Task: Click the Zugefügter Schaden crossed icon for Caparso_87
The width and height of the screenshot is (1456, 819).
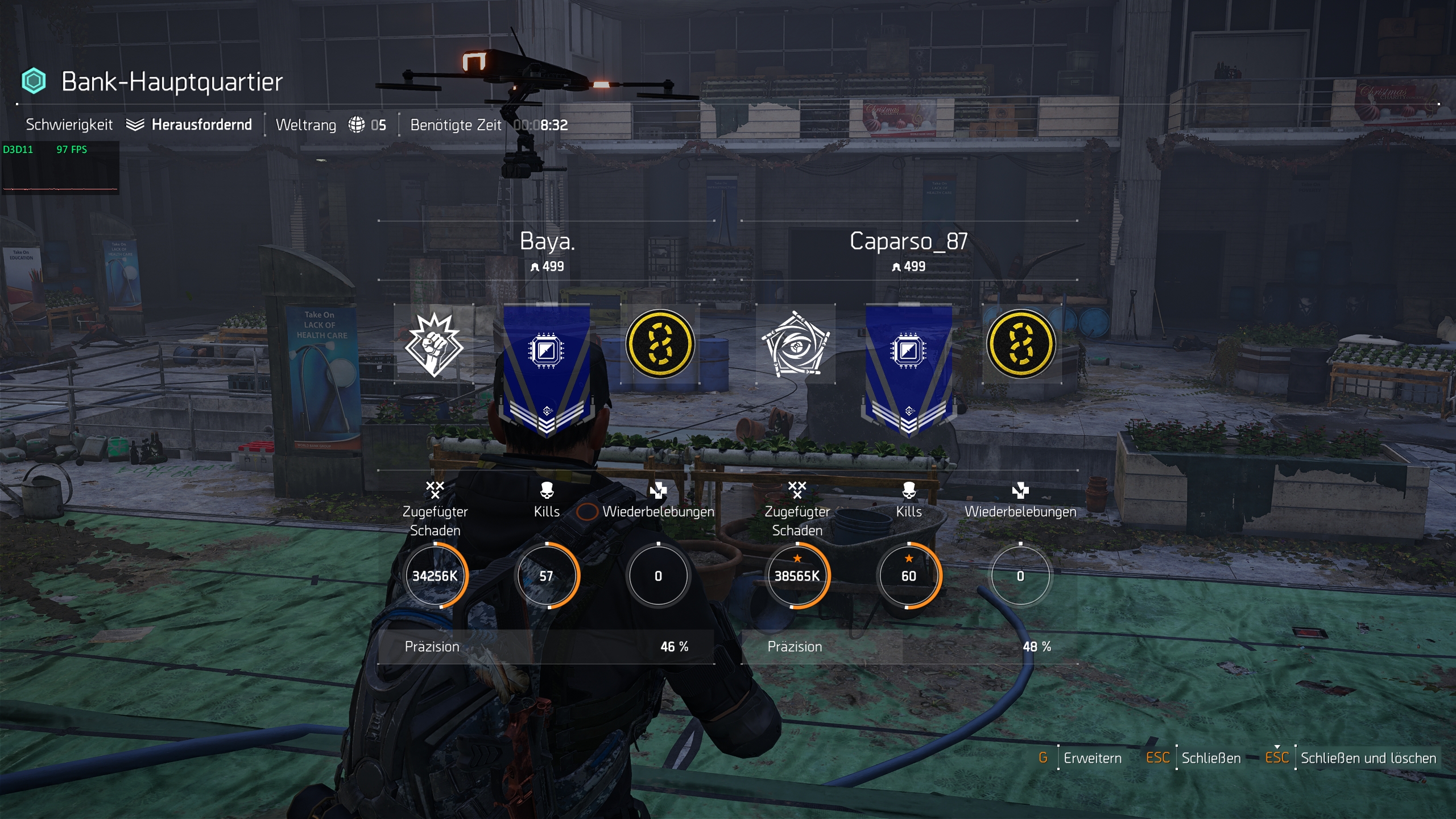Action: 799,490
